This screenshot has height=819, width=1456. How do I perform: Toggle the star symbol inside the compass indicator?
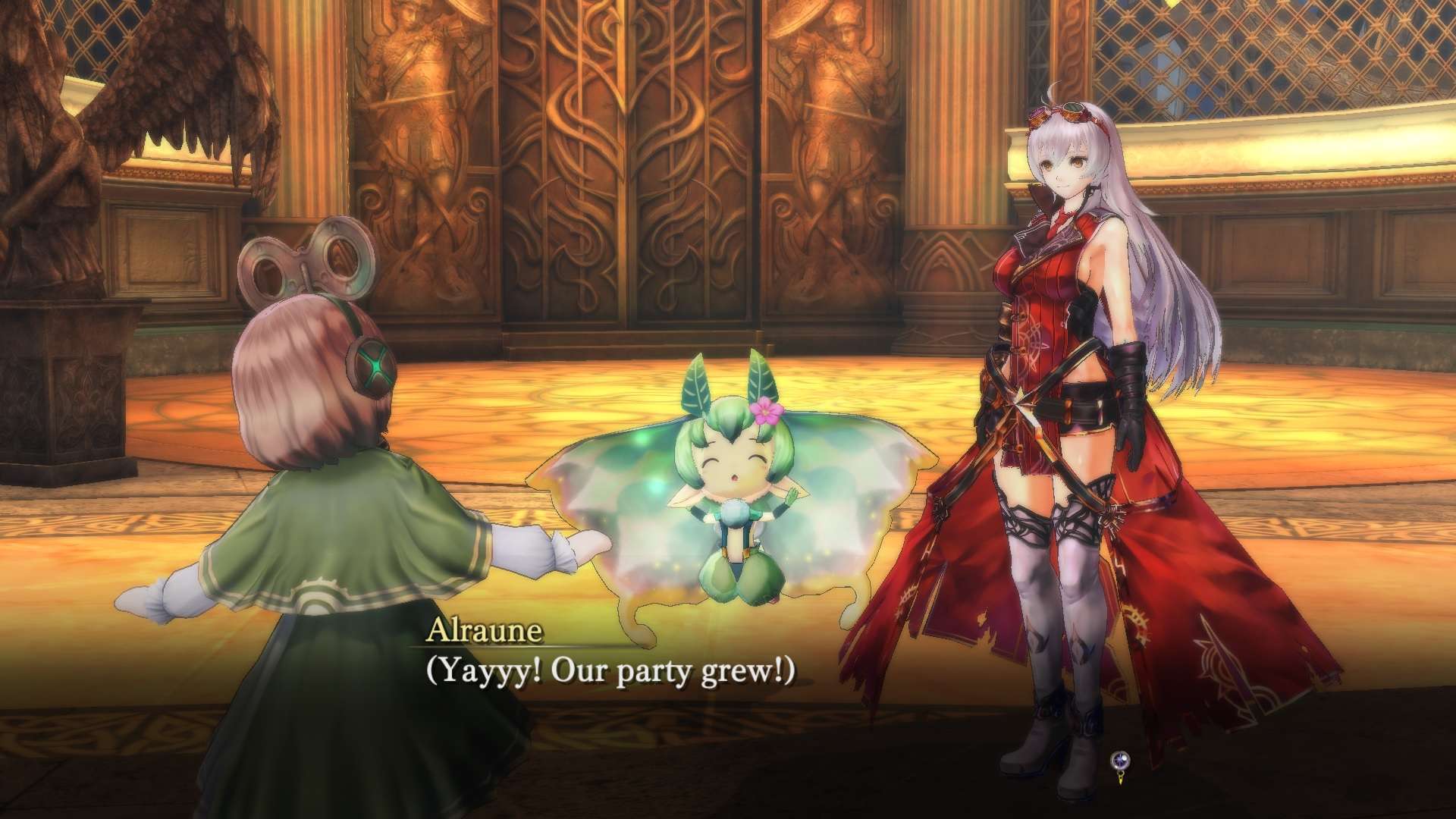tap(1119, 758)
